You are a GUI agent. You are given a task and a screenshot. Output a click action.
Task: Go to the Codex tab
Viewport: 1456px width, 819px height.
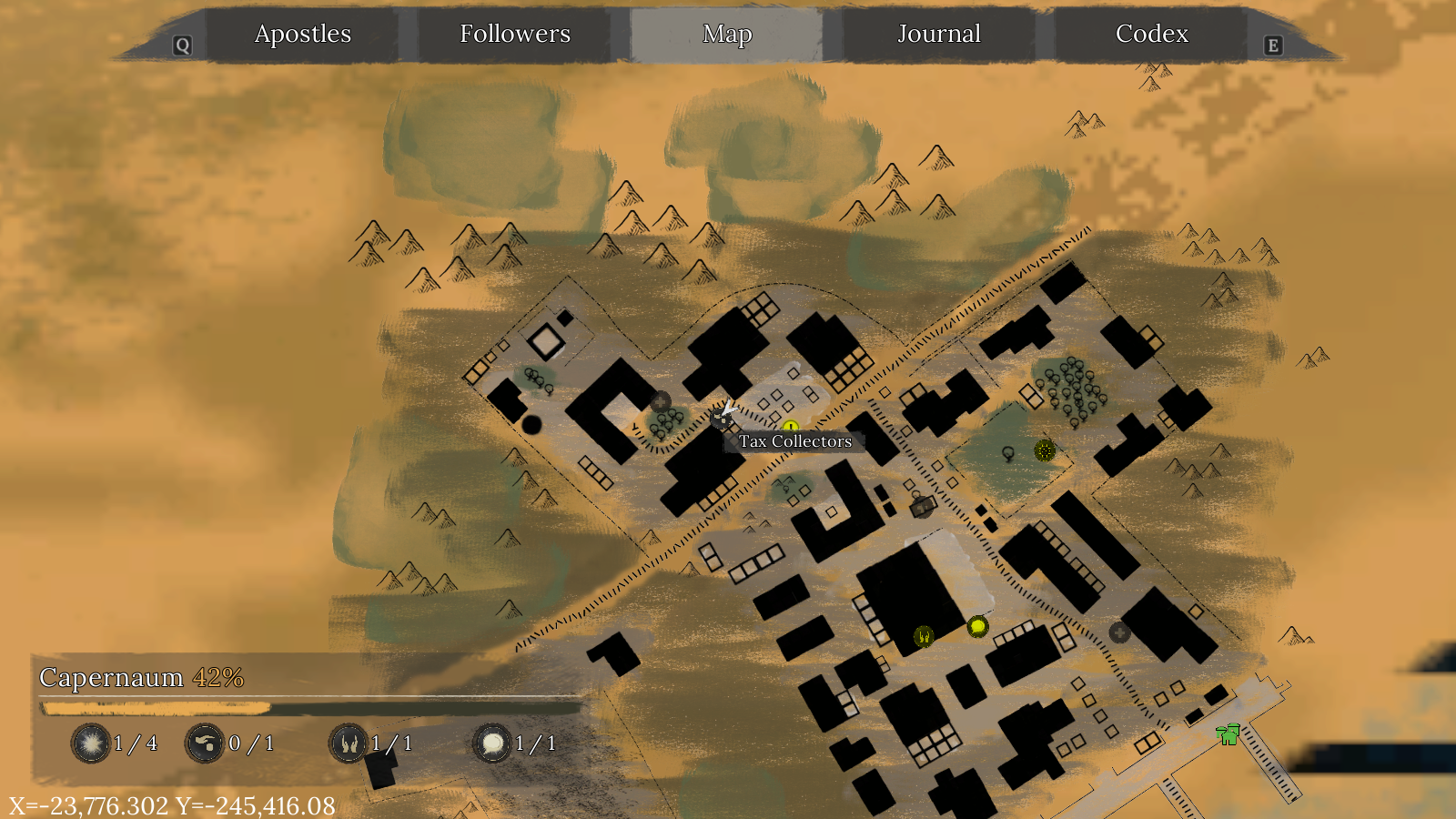pyautogui.click(x=1151, y=35)
